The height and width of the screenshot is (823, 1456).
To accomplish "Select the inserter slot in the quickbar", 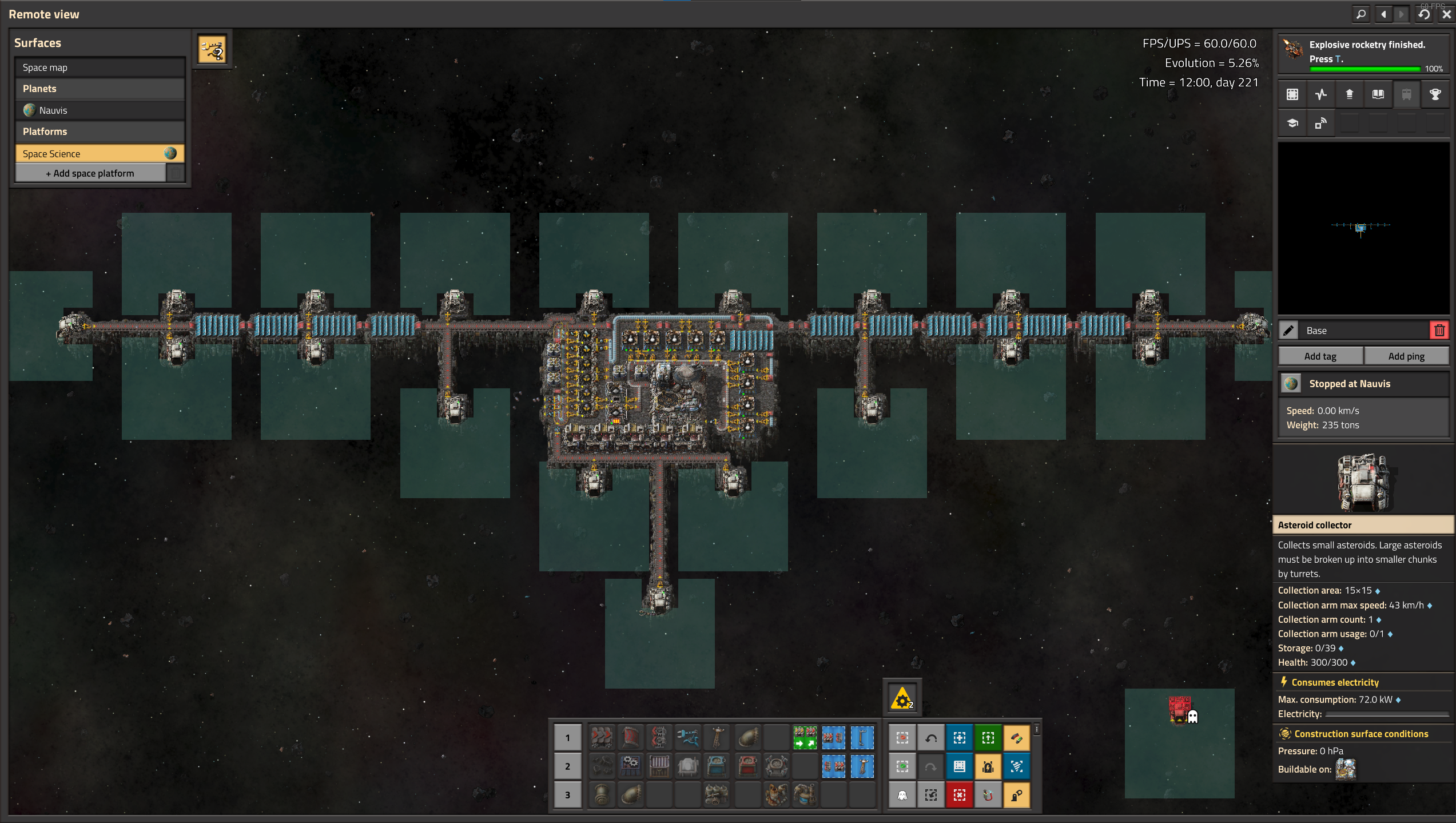I will 688,737.
